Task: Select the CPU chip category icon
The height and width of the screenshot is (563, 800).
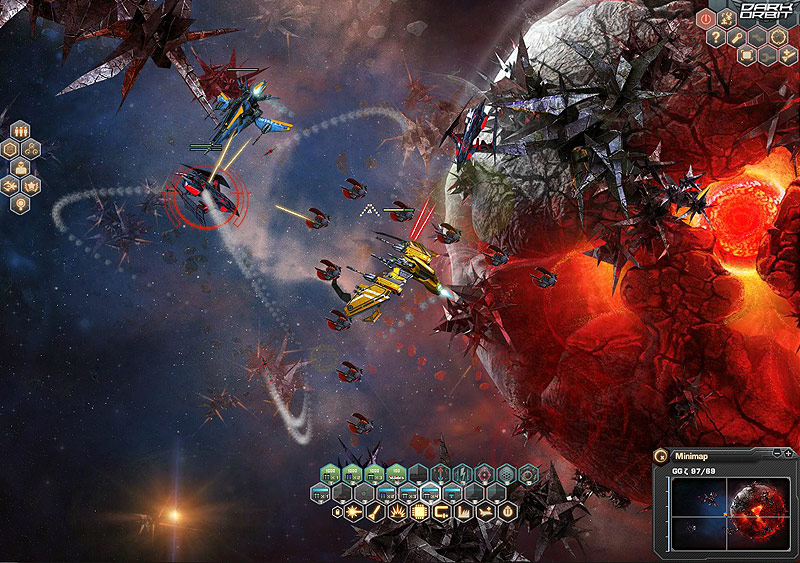Action: (x=421, y=513)
